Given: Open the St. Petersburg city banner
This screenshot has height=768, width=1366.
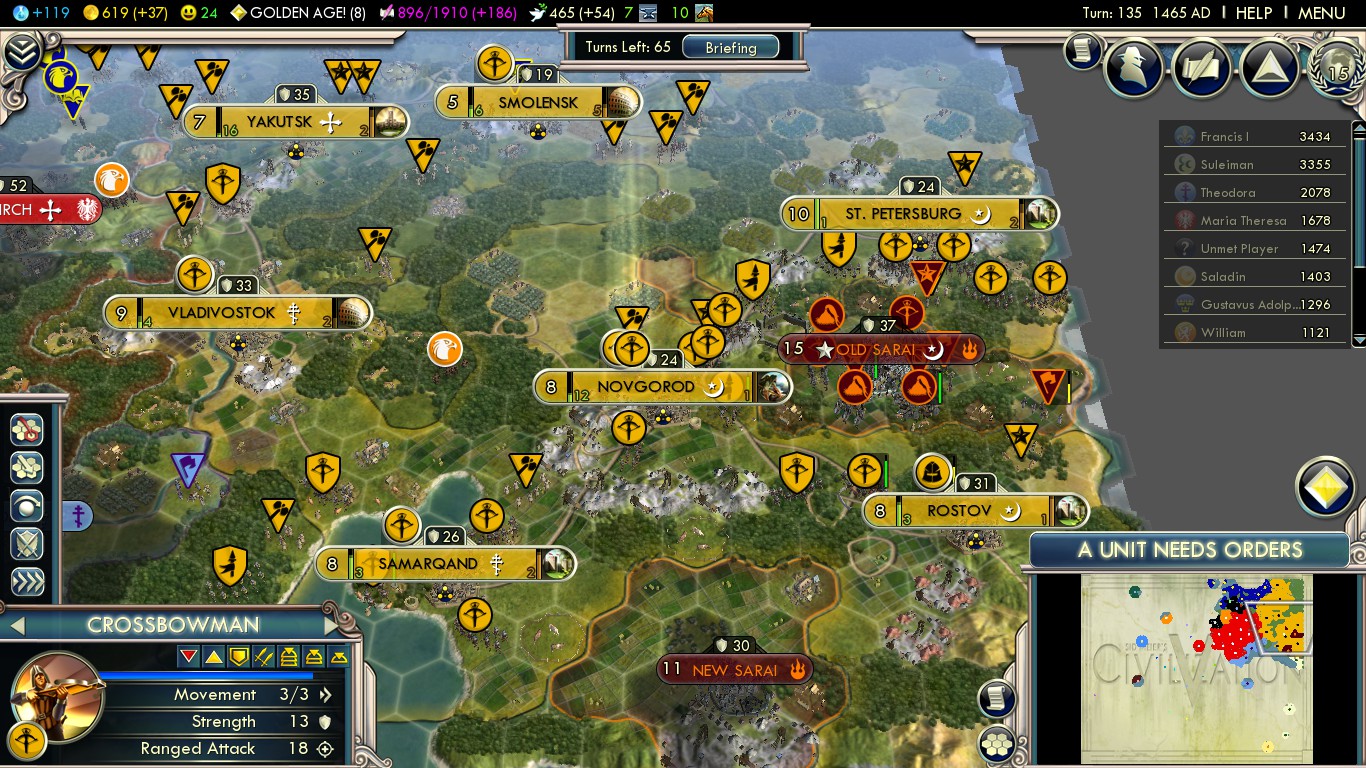Looking at the screenshot, I should (902, 214).
